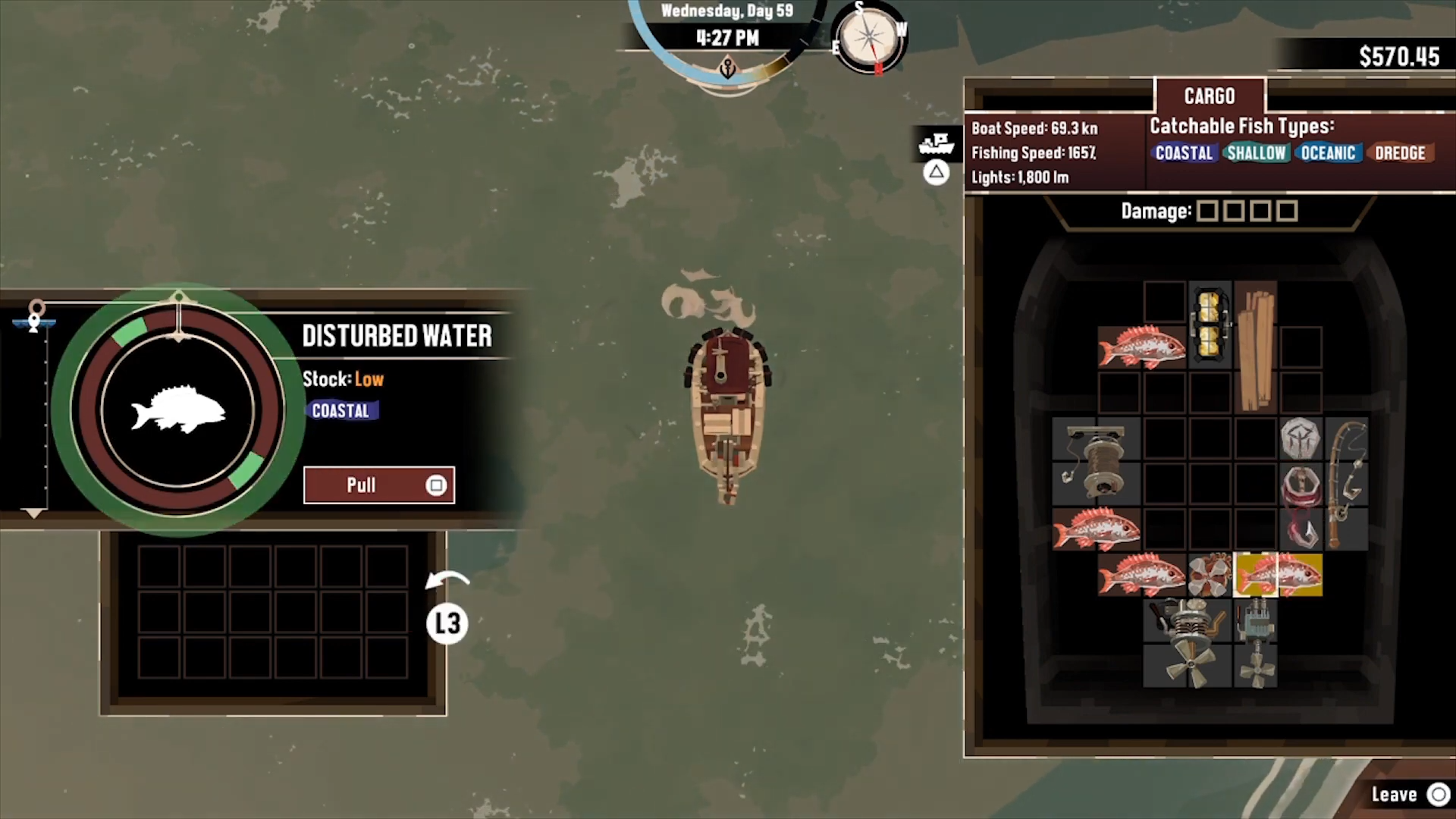Click the fish silhouette in the reel dial

point(178,411)
